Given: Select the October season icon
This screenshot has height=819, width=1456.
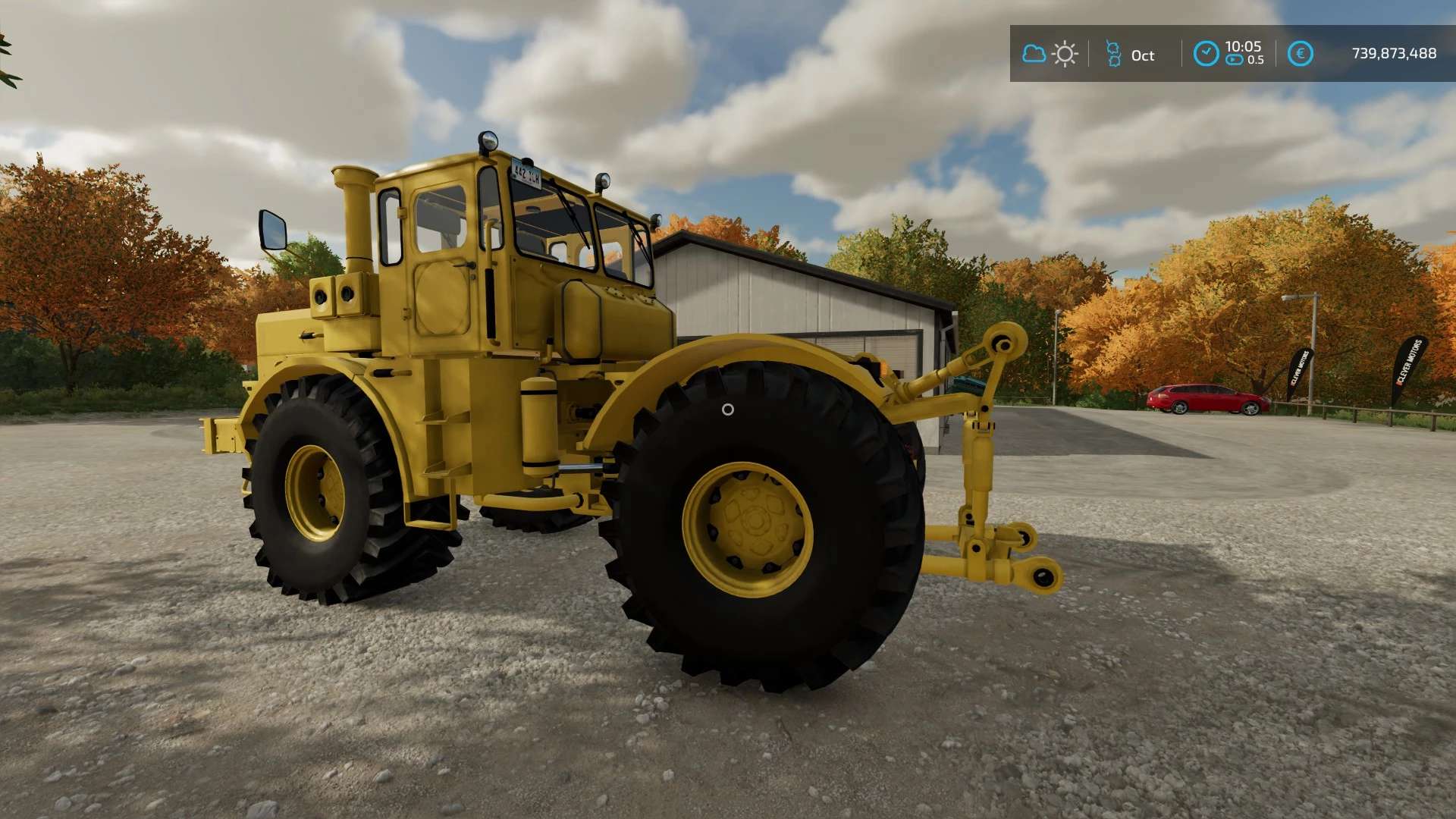Looking at the screenshot, I should [x=1113, y=55].
